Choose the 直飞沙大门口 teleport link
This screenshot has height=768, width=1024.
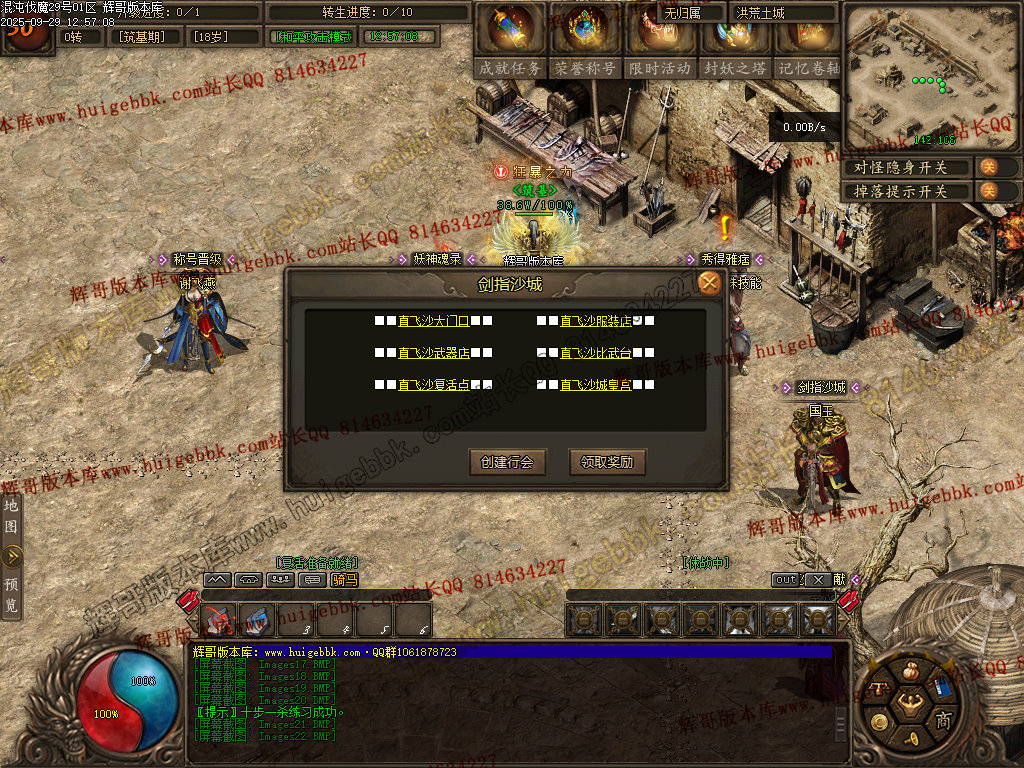tap(434, 321)
